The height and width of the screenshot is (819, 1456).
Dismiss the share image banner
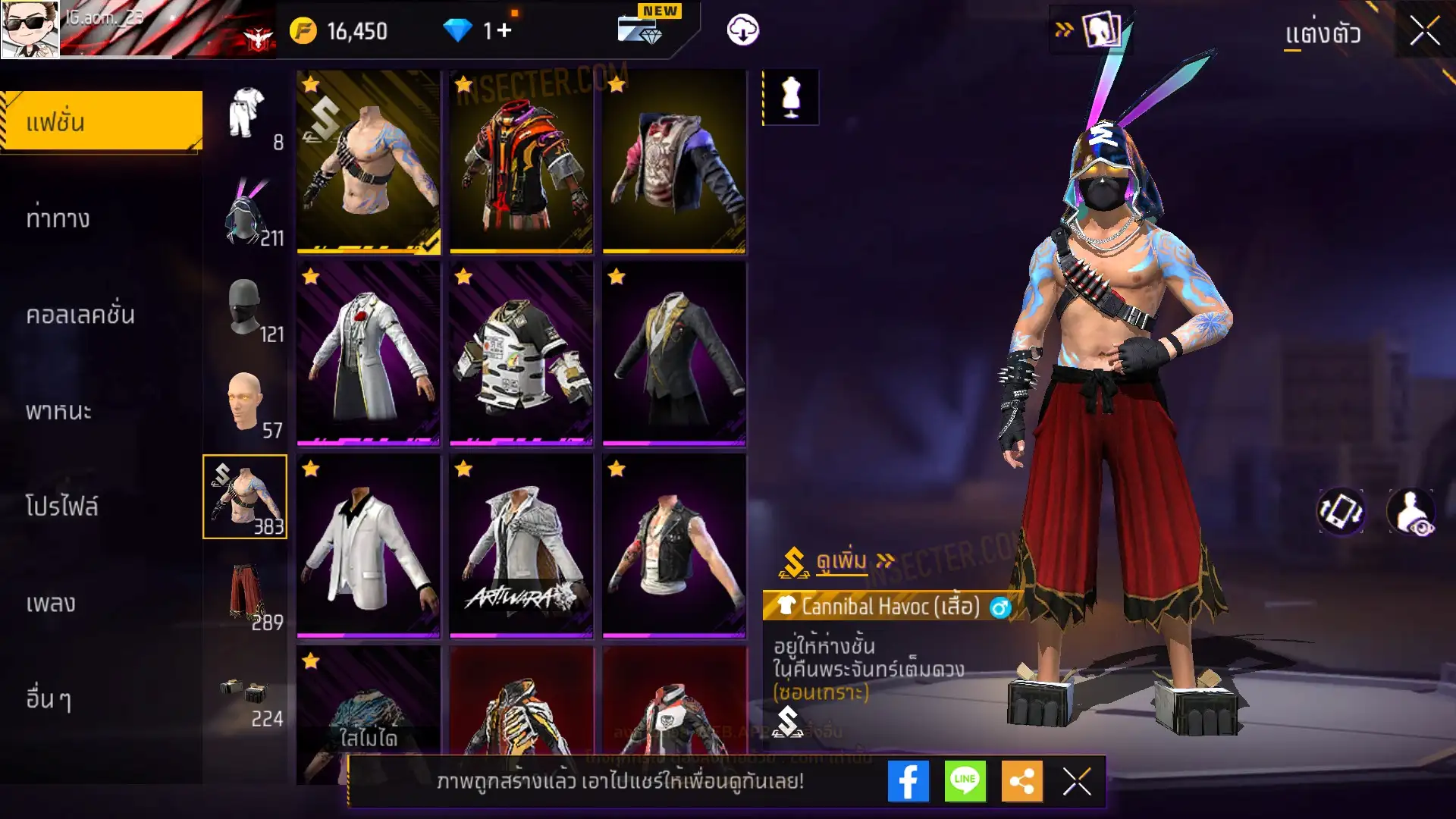pos(1076,781)
